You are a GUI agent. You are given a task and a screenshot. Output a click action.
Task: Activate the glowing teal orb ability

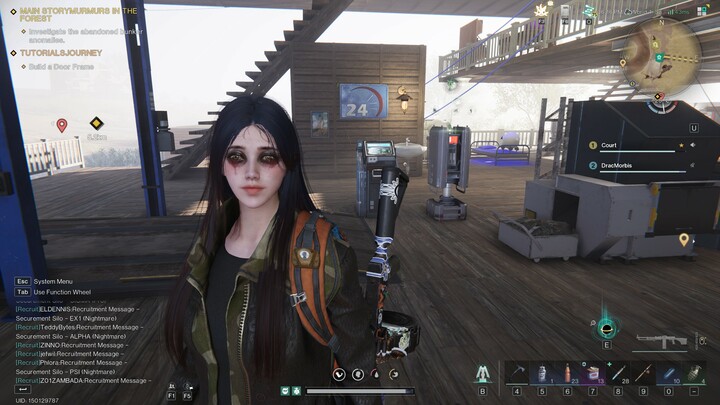click(605, 327)
